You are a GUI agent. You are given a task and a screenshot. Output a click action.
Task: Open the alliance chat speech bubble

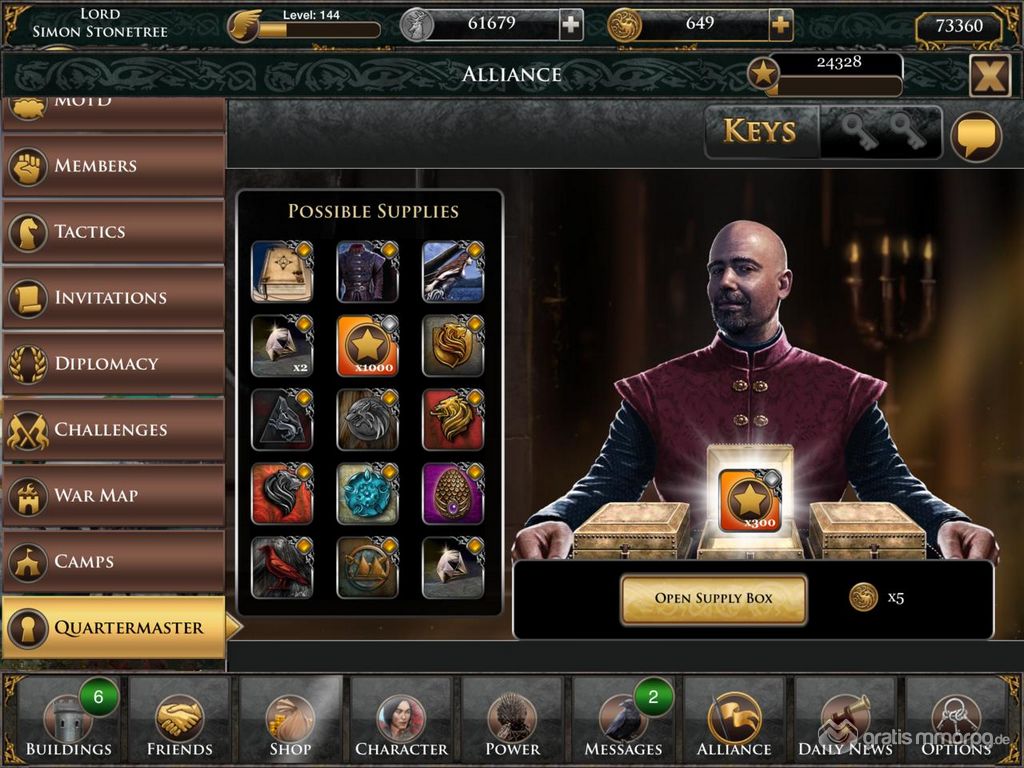coord(975,136)
